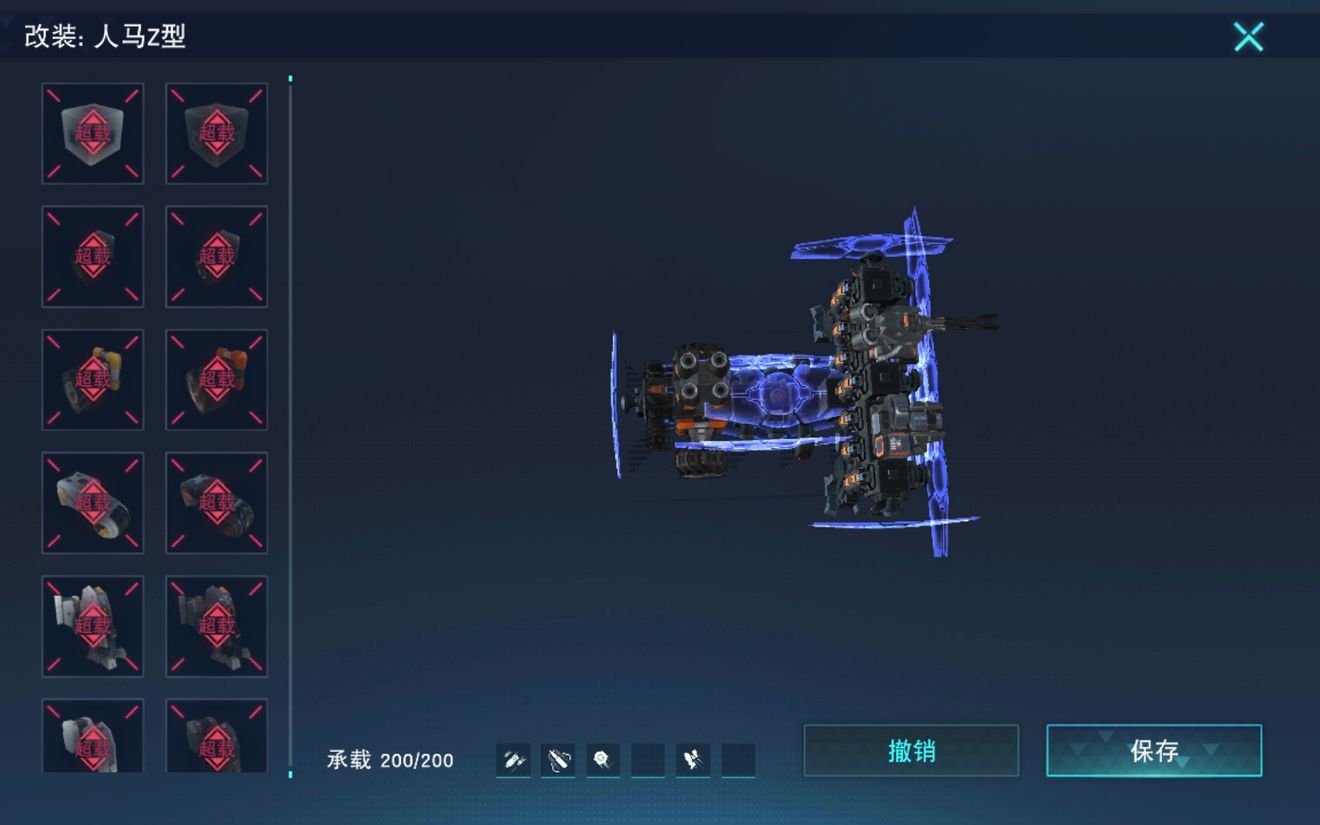This screenshot has height=825, width=1320.
Task: Choose the dark mech leg part
Action: coord(216,626)
